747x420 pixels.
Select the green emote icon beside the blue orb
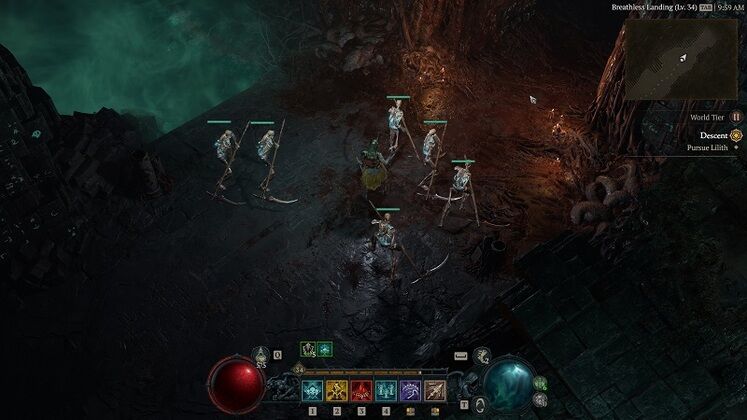click(541, 383)
